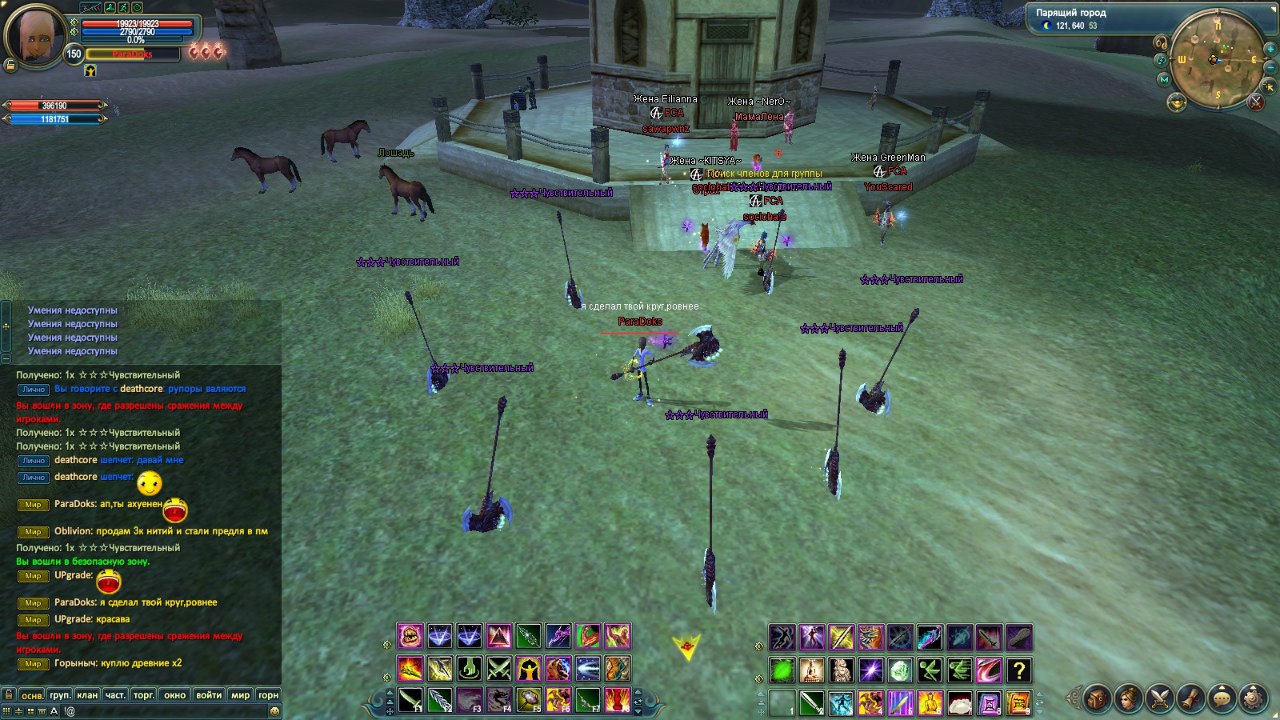The image size is (1280, 720).
Task: Open the "торг." trade chat tab
Action: 144,695
